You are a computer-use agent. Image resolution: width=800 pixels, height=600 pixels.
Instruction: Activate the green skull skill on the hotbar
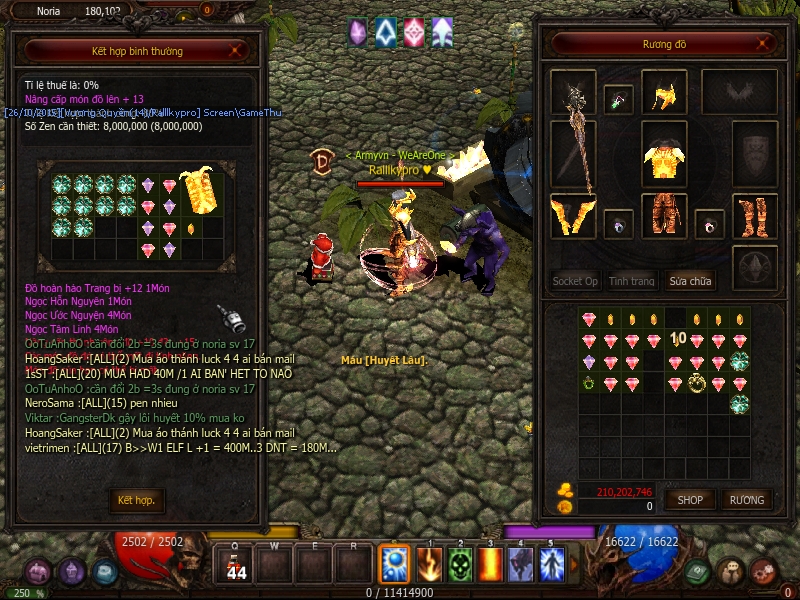(x=460, y=565)
